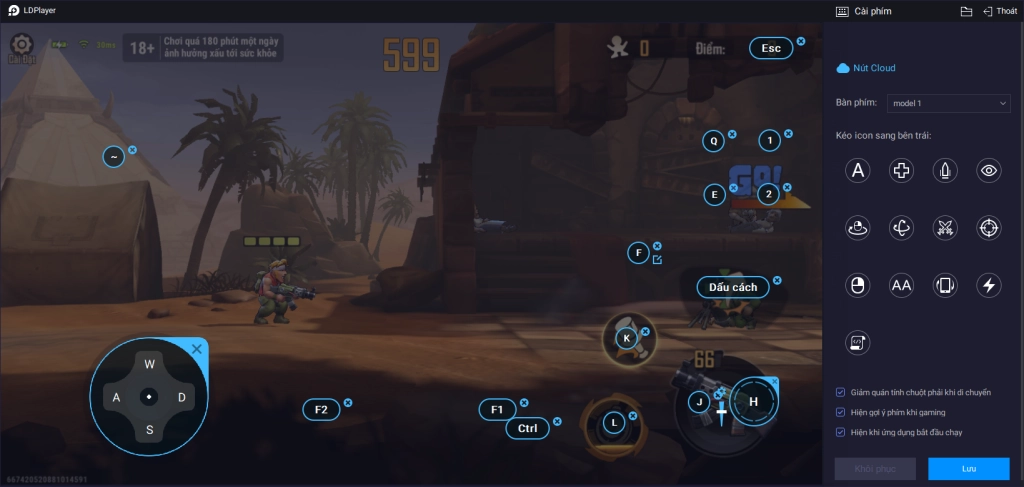Delete the tilde key mapping

(x=133, y=150)
